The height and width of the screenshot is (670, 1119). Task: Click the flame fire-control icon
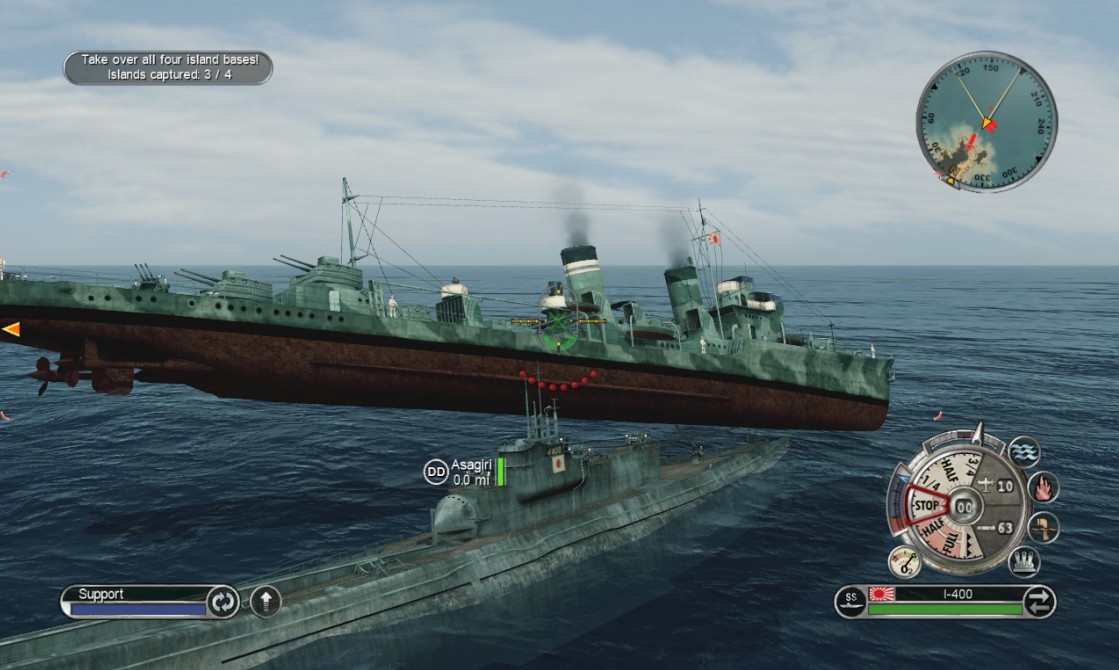pyautogui.click(x=1043, y=487)
